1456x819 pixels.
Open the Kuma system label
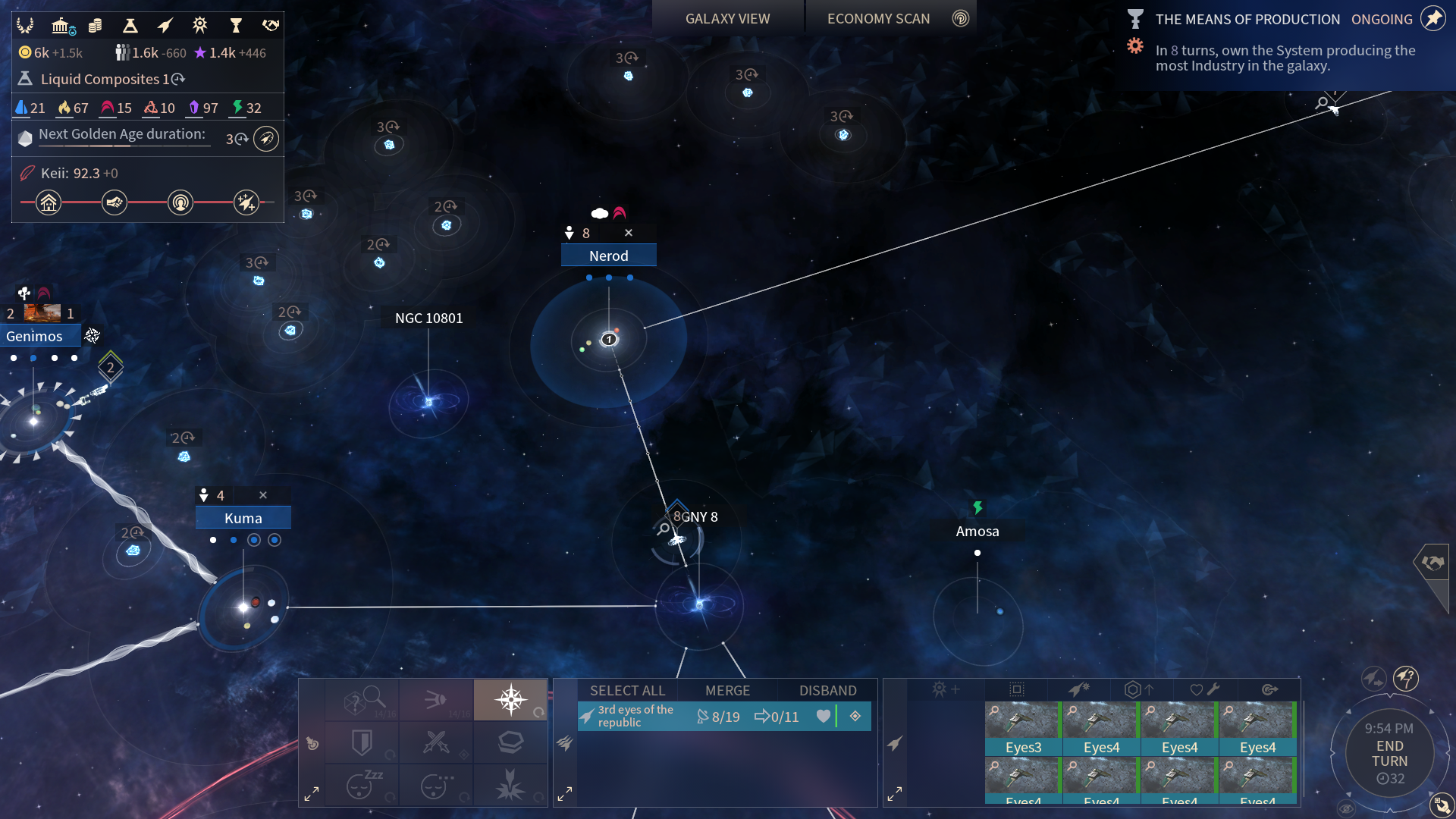point(243,519)
